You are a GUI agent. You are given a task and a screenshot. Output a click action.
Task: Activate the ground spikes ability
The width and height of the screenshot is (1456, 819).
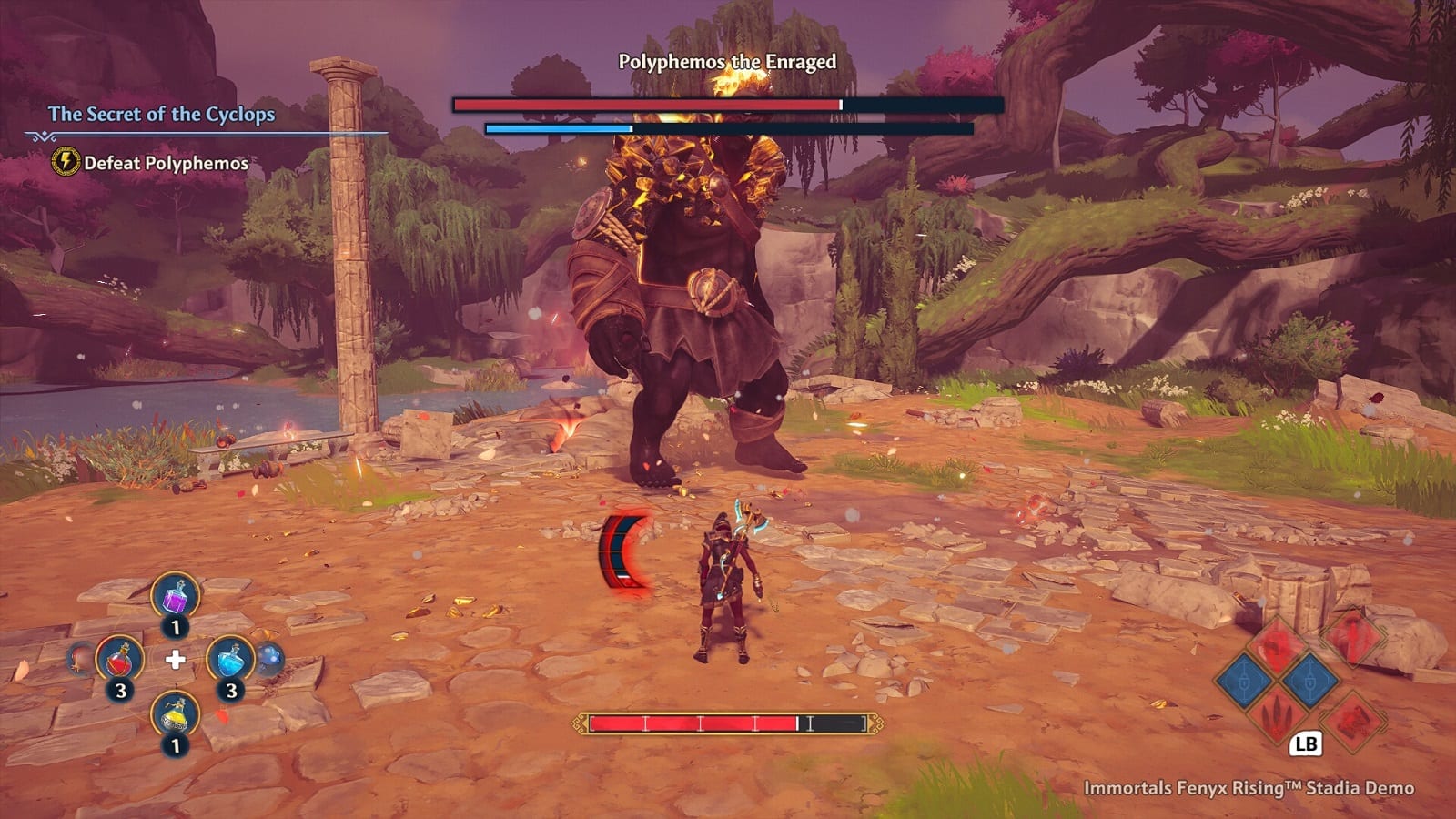[x=1276, y=716]
